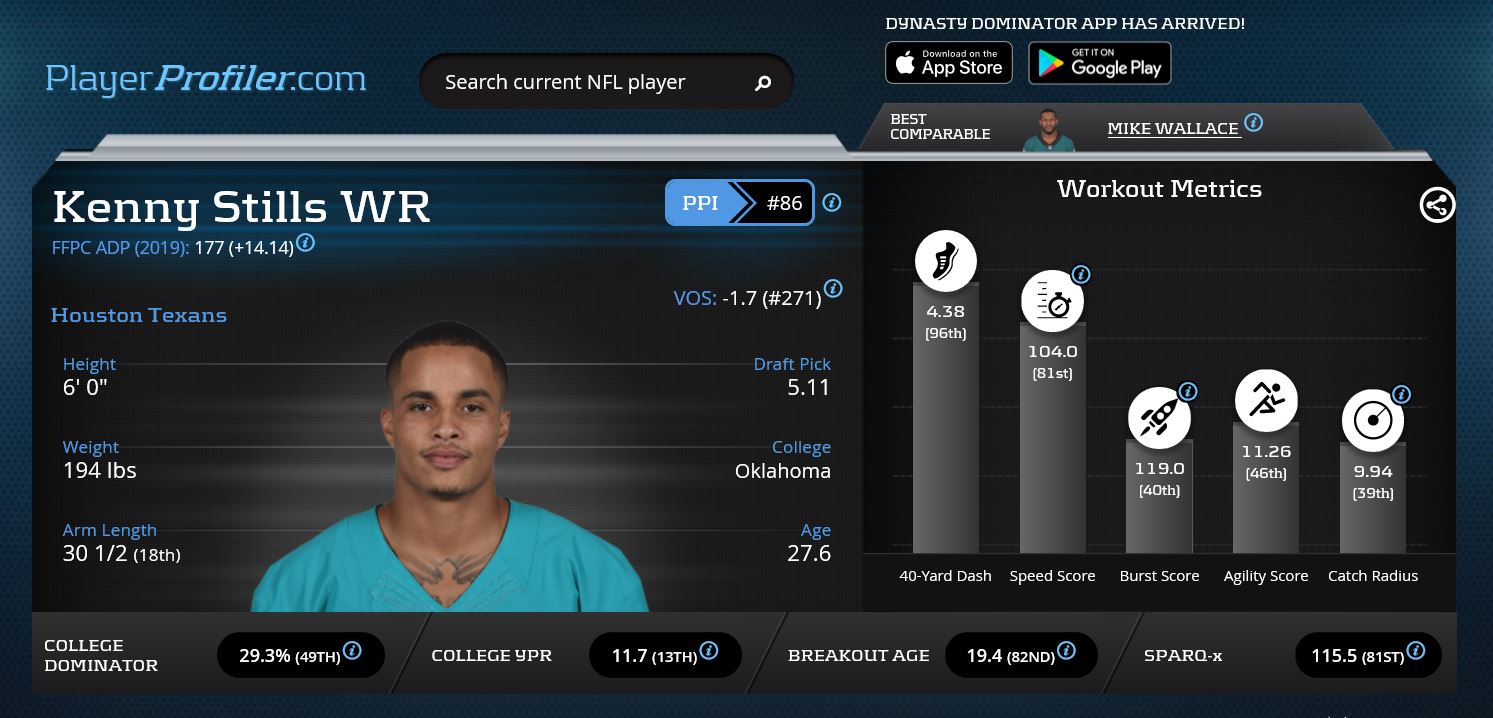This screenshot has width=1493, height=718.
Task: Click the Catch Radius target icon
Action: [x=1372, y=420]
